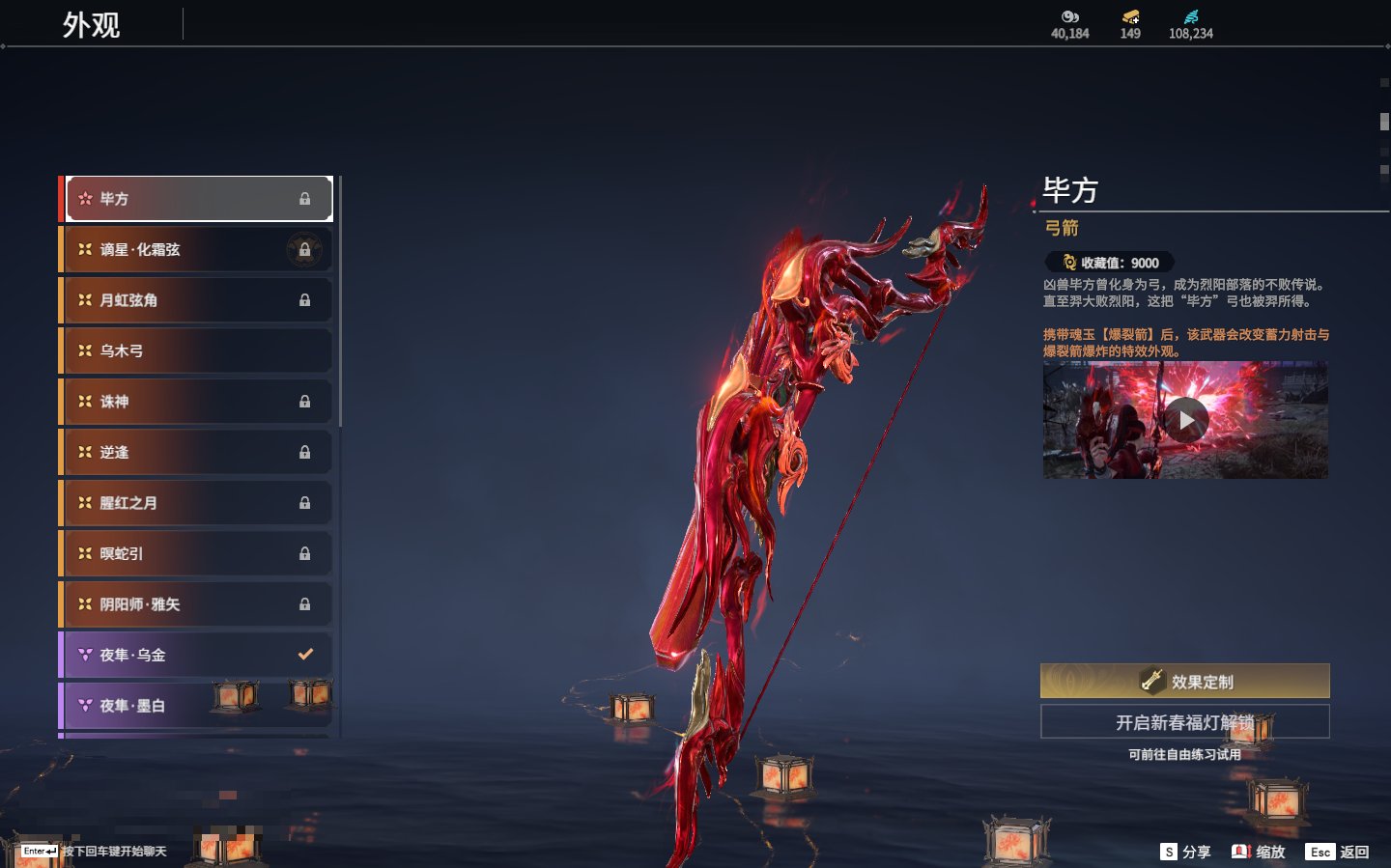
Task: Select the 毕方 bow skin entry
Action: pos(198,199)
